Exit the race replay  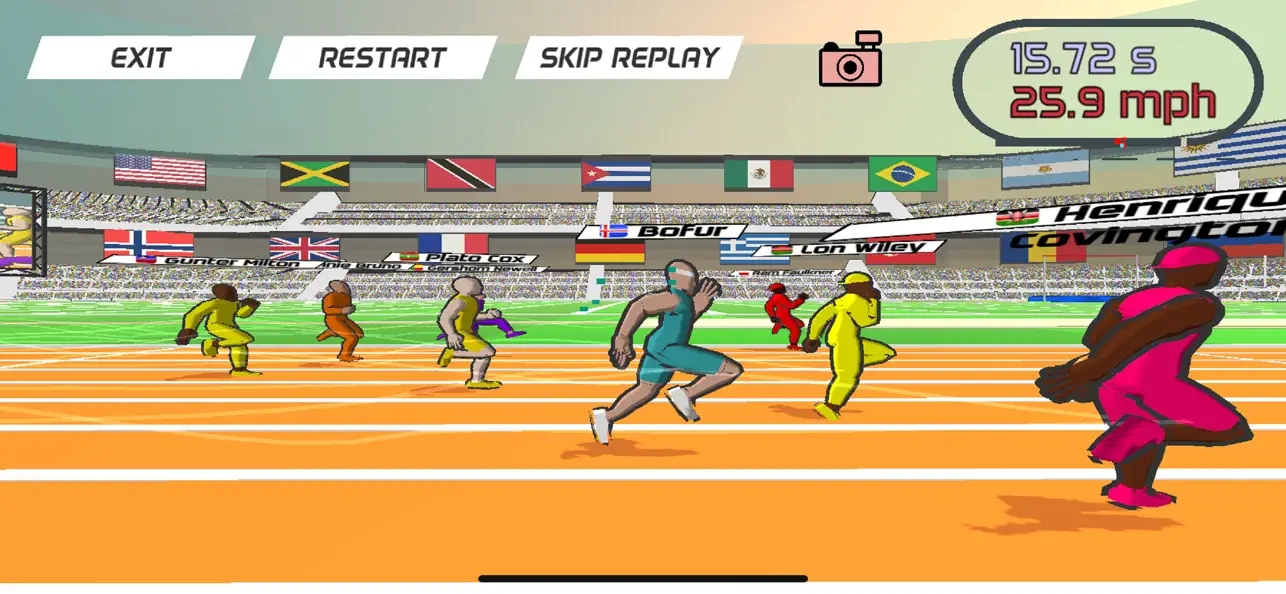point(140,58)
